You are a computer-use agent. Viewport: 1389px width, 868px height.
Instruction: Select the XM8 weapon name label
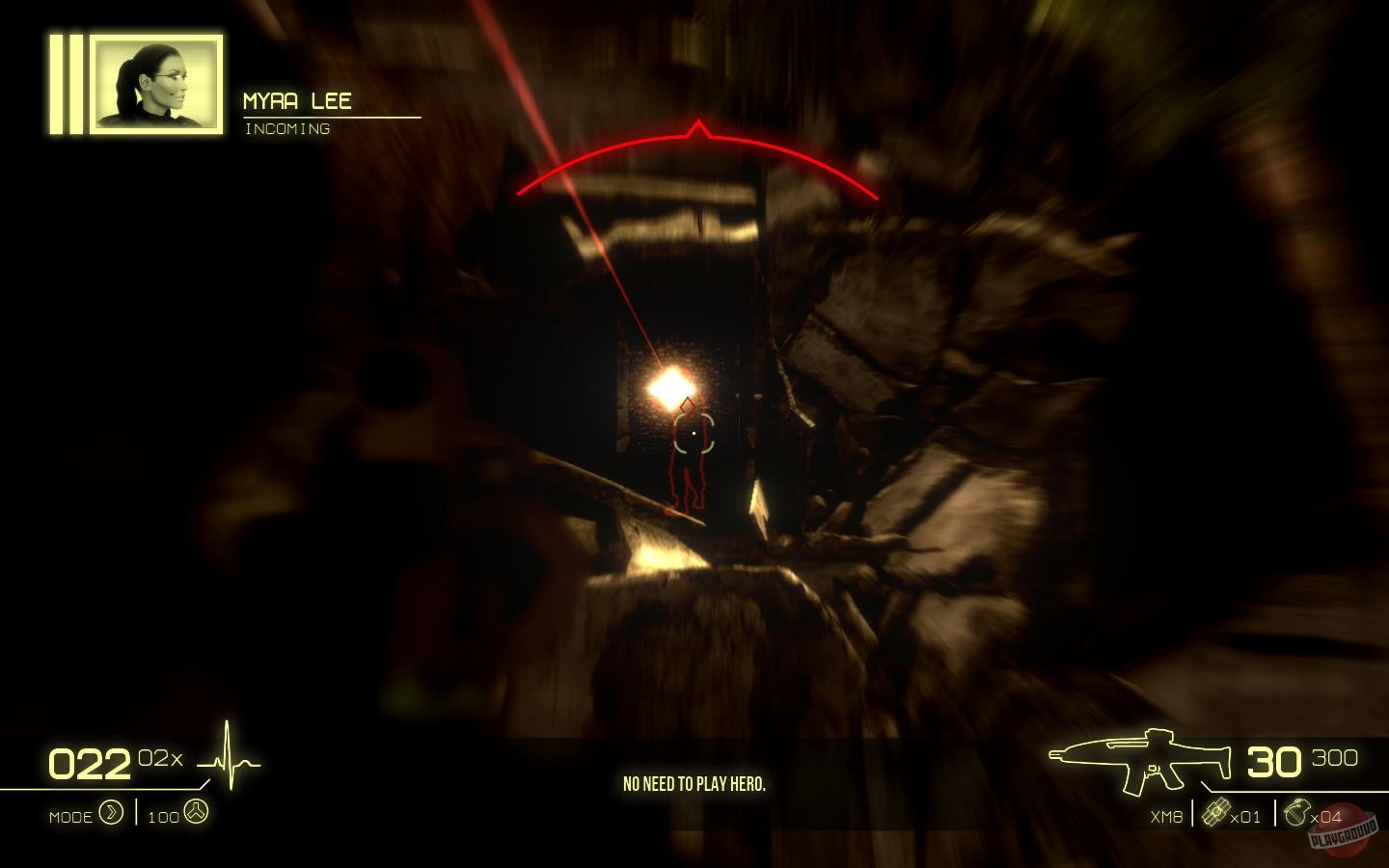[x=1164, y=815]
